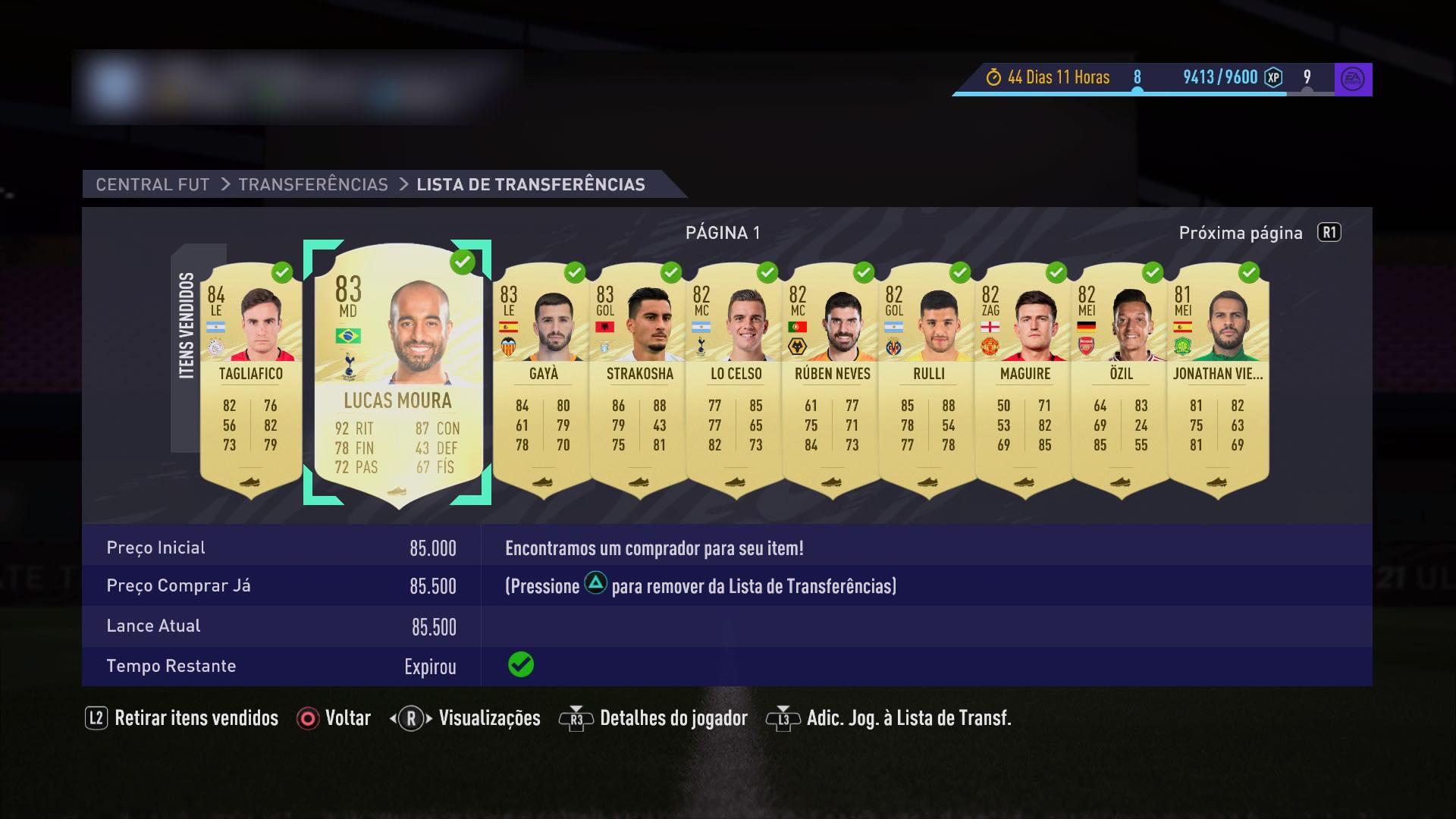Go to Central FUT in the breadcrumb
The image size is (1456, 819).
click(x=152, y=184)
